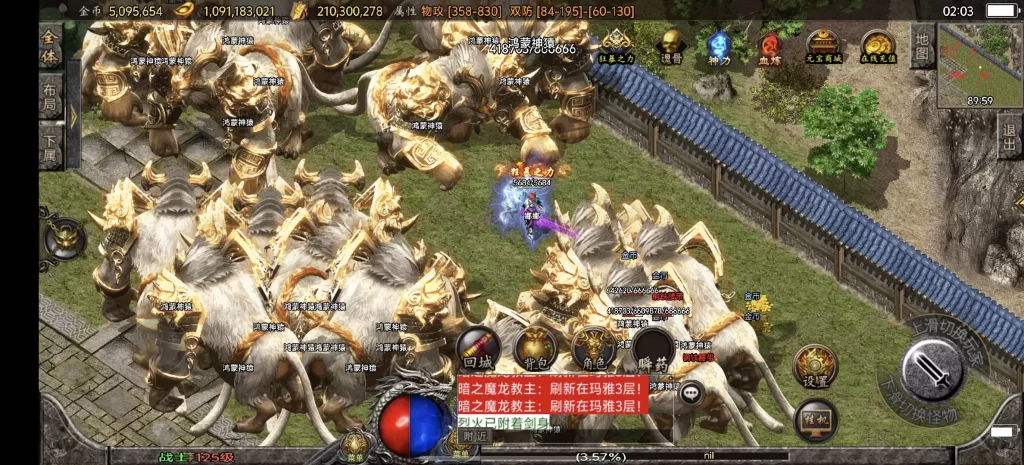
Task: Exit using the 退出 button
Action: tap(1009, 136)
